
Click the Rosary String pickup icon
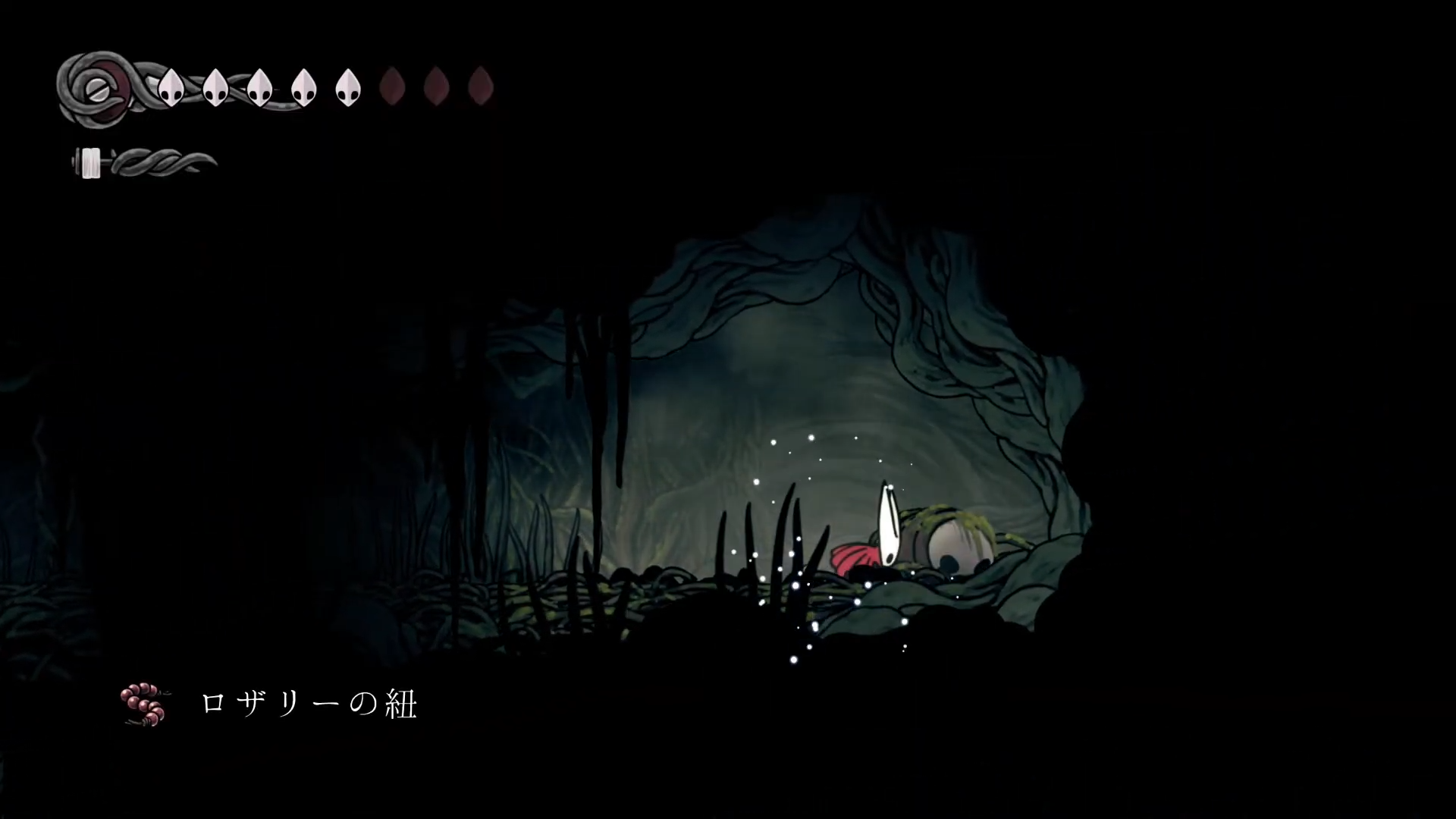point(144,705)
